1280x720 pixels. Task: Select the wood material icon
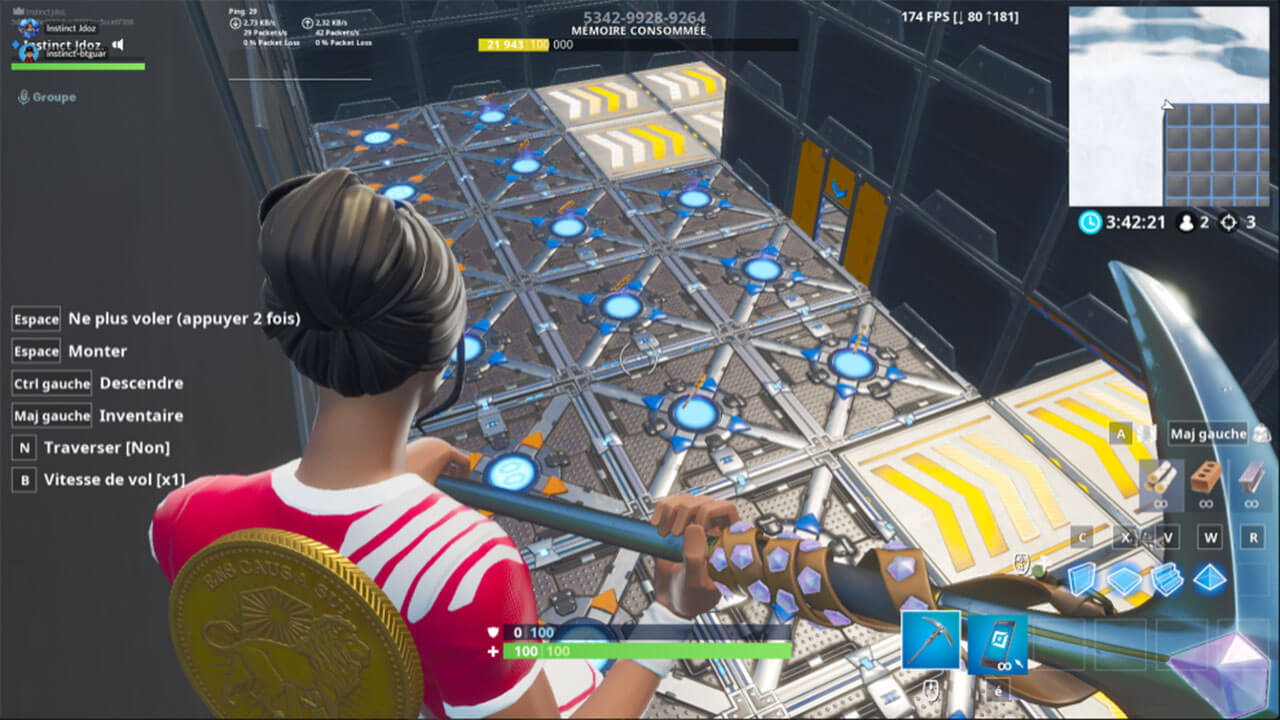[1161, 479]
